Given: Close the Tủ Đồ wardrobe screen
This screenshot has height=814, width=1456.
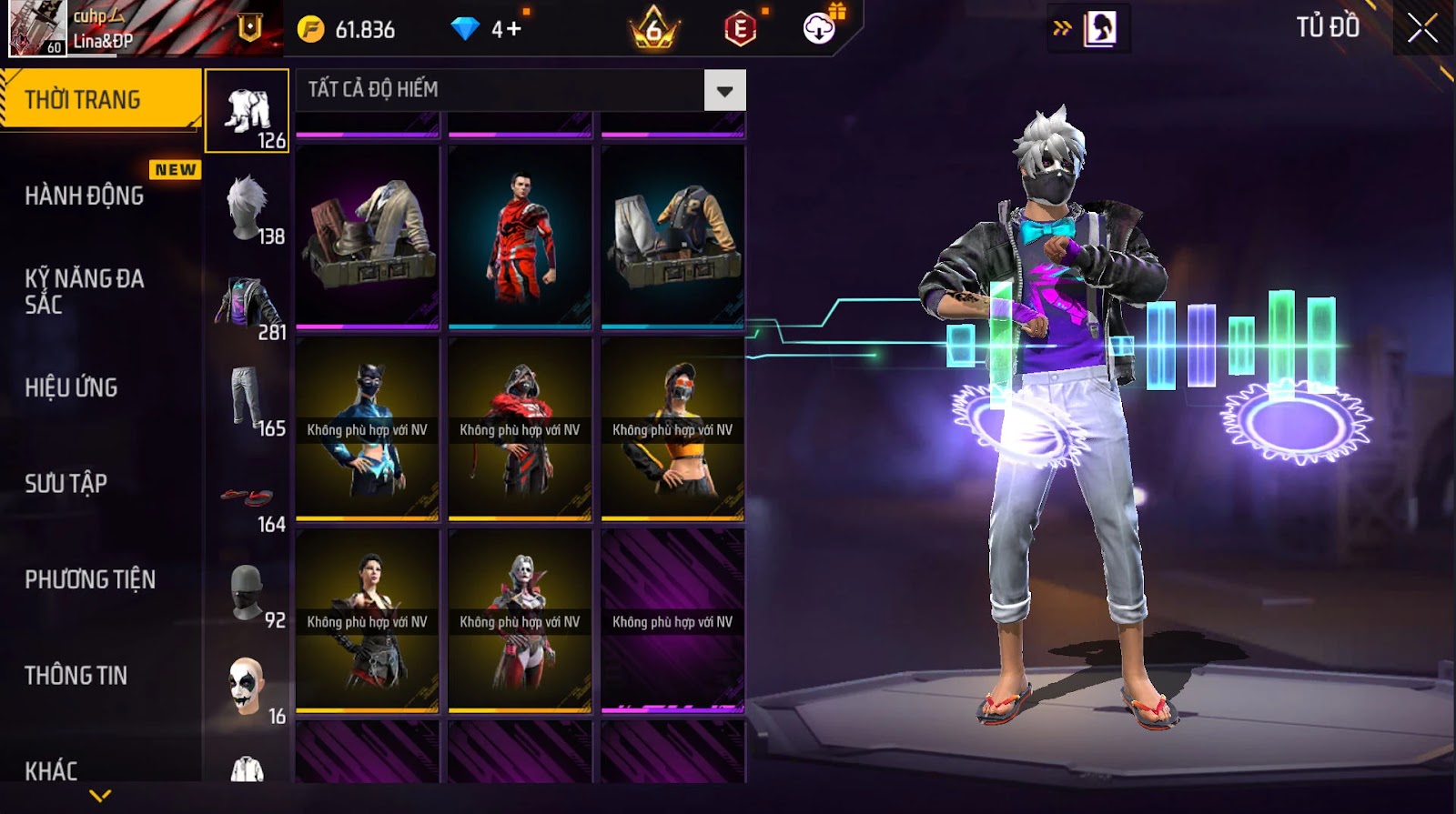Looking at the screenshot, I should [x=1422, y=28].
